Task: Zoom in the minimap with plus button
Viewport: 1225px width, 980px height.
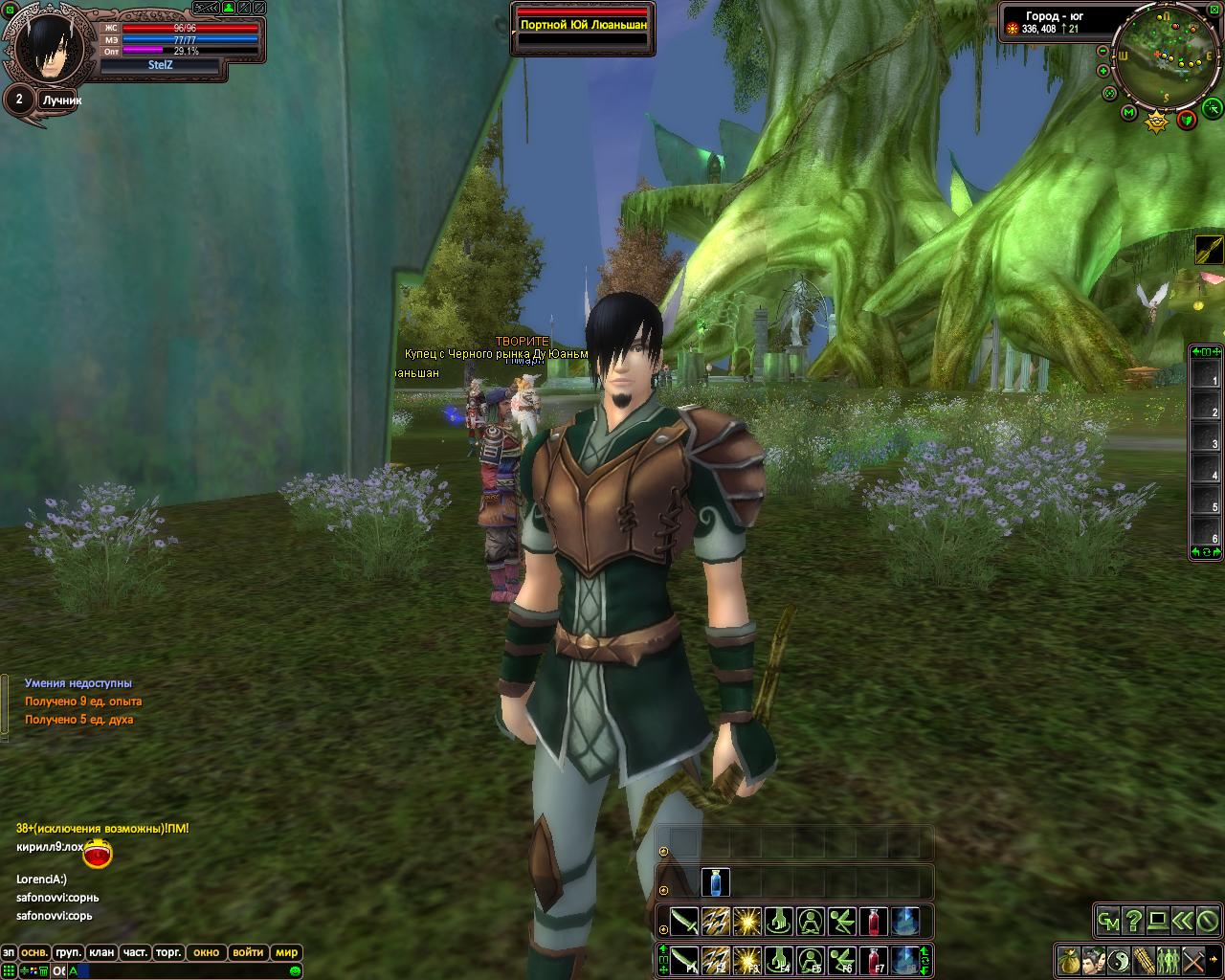Action: pos(1103,71)
